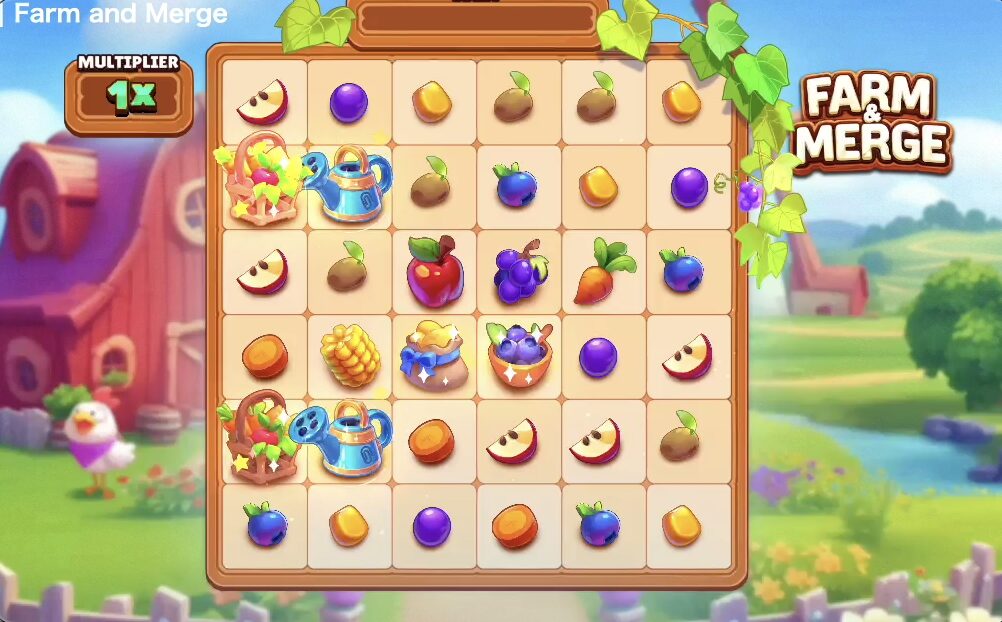The image size is (1002, 622).
Task: Tap the yellow corn cob tile
Action: (x=349, y=355)
